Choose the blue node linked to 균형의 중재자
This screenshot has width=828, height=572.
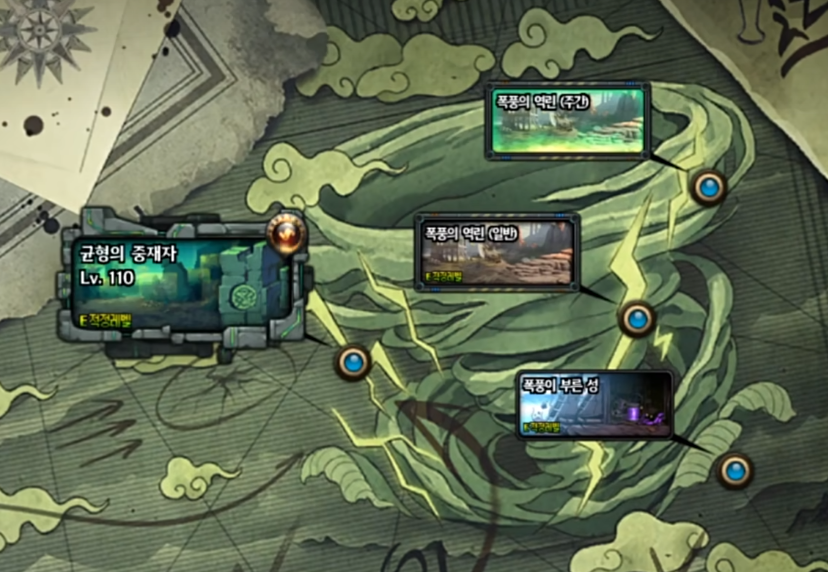point(353,361)
